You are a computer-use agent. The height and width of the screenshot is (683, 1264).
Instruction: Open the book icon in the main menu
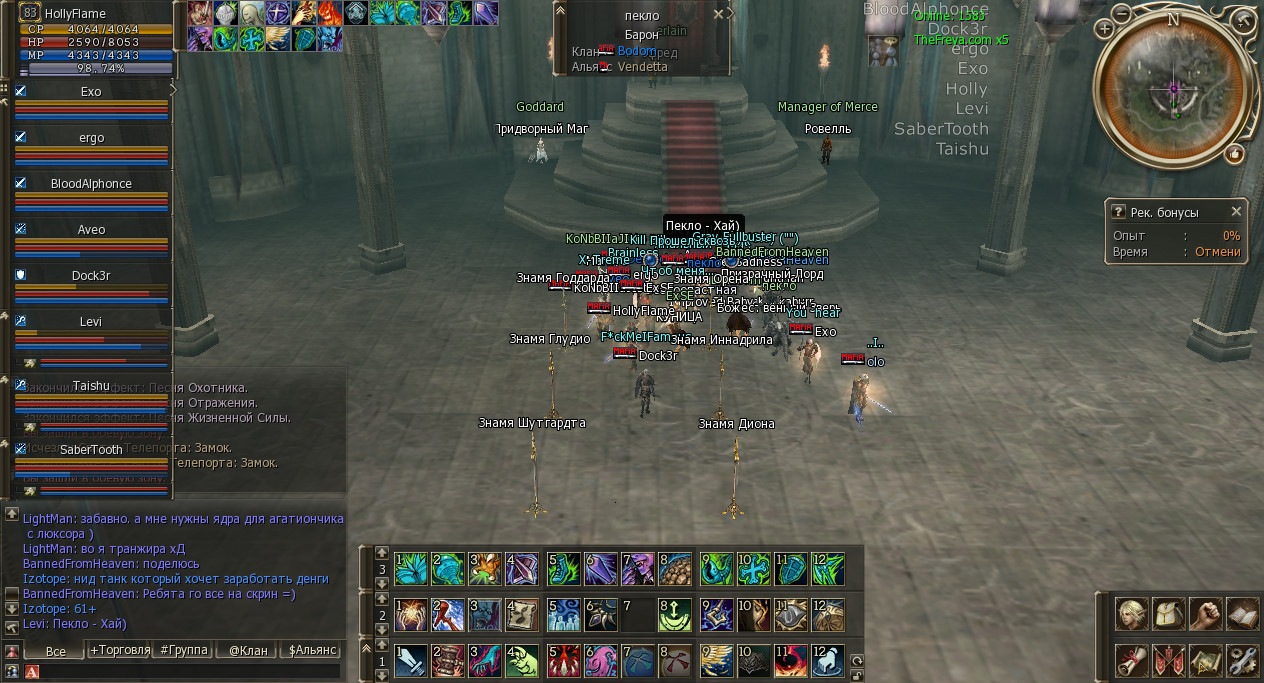pyautogui.click(x=1242, y=613)
